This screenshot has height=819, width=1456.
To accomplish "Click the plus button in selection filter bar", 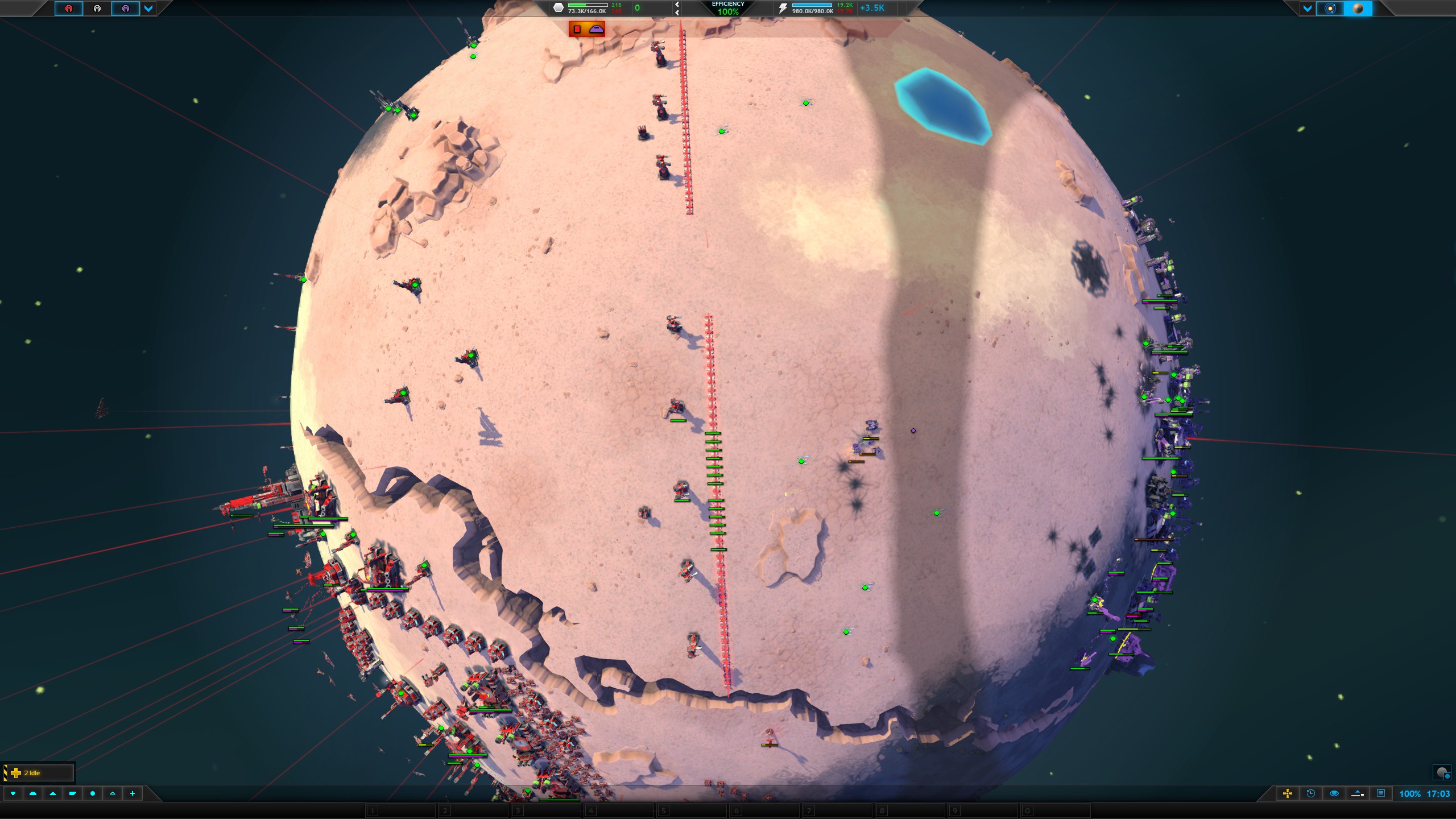I will [x=133, y=794].
